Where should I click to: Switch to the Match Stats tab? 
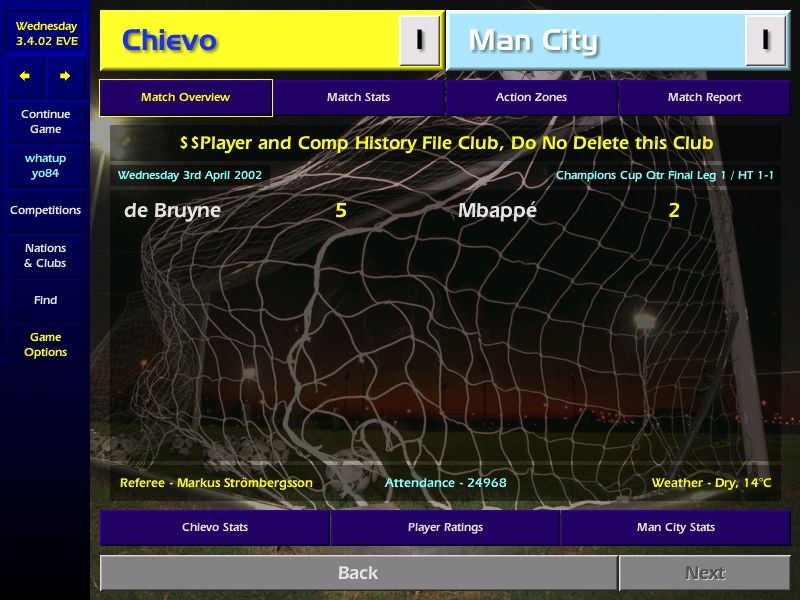358,98
